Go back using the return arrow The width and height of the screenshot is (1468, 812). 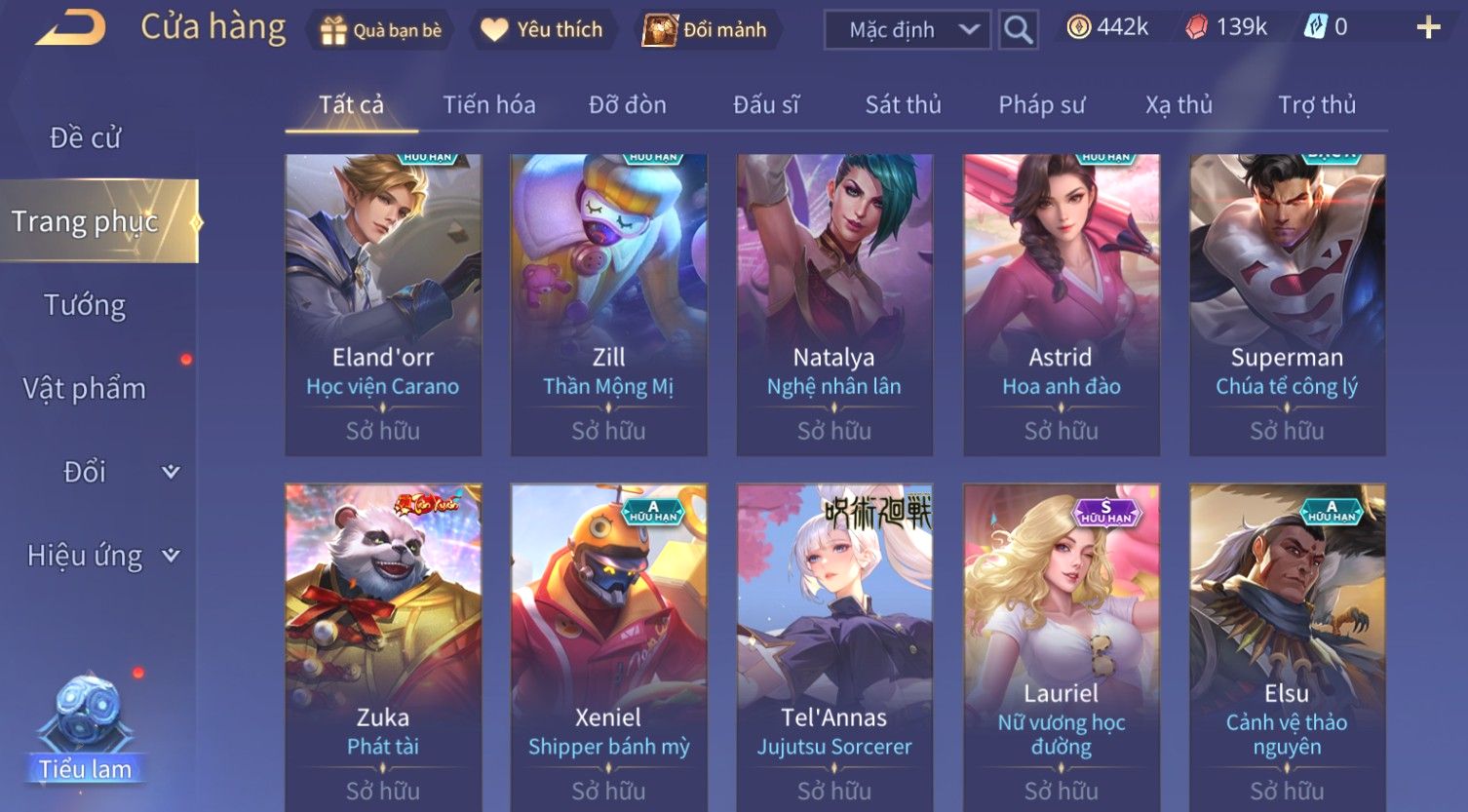tap(71, 28)
